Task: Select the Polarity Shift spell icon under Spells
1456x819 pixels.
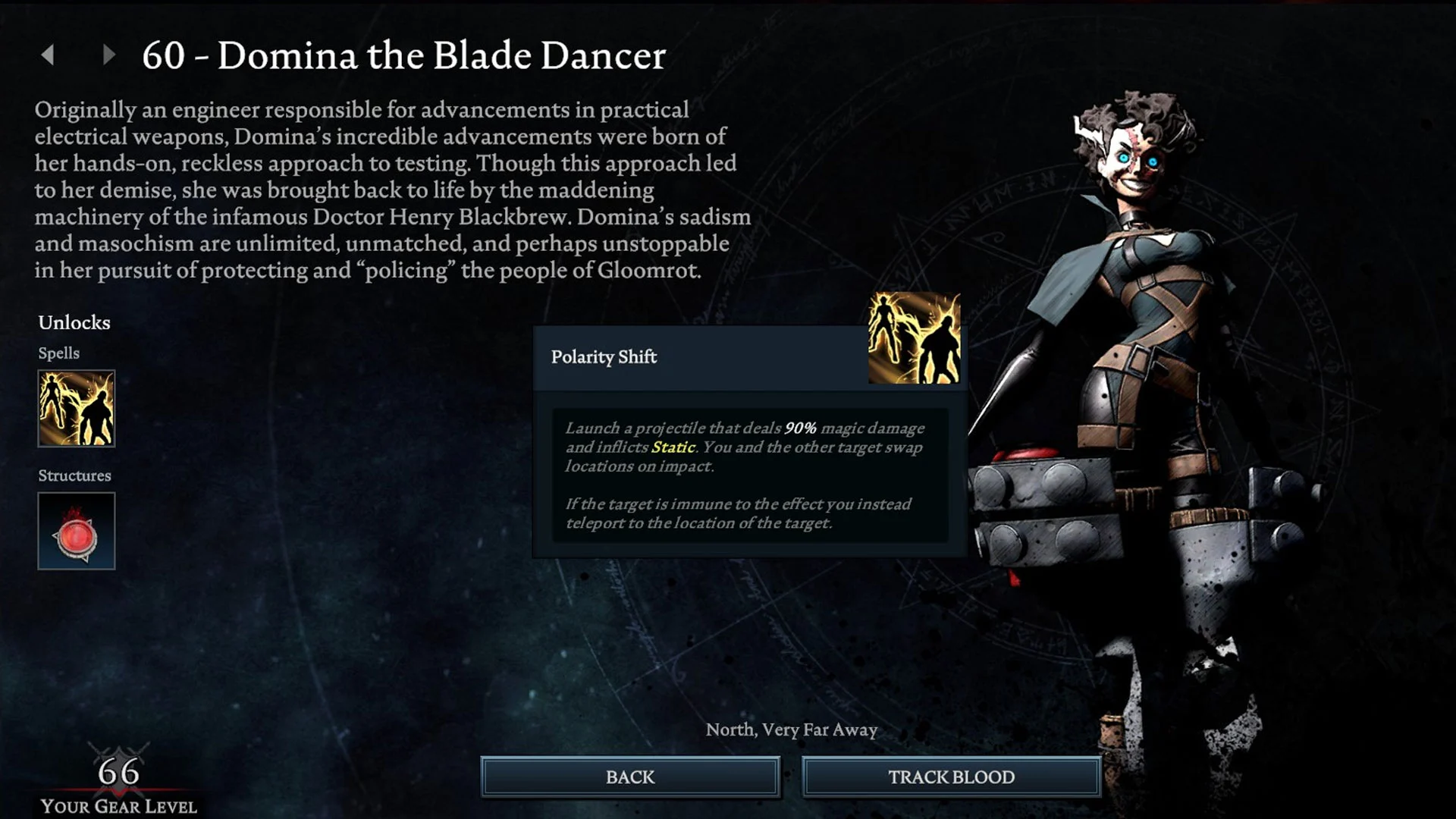Action: point(76,409)
